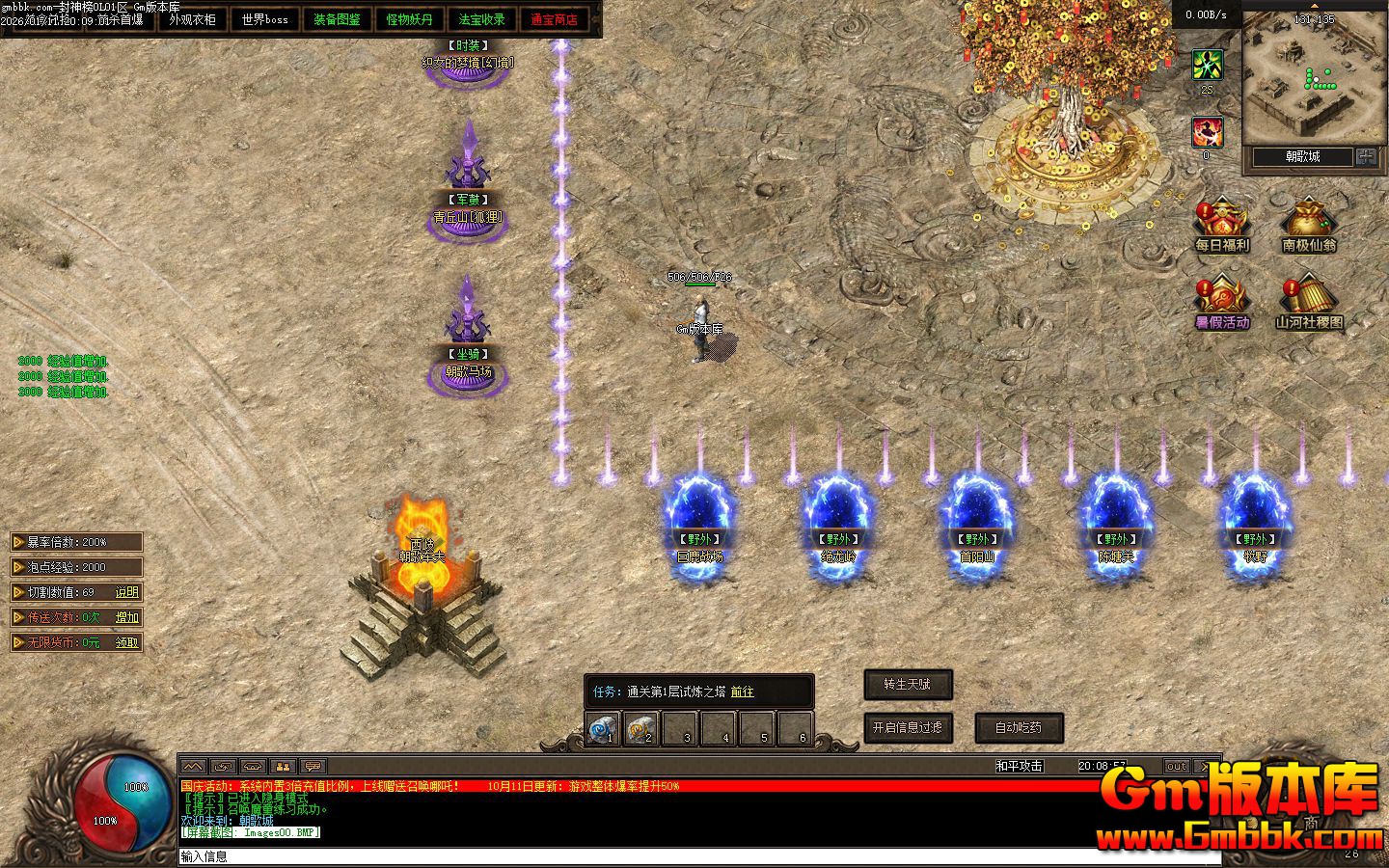This screenshot has height=868, width=1389.
Task: Click 前往 in the quest tracker
Action: tap(743, 692)
